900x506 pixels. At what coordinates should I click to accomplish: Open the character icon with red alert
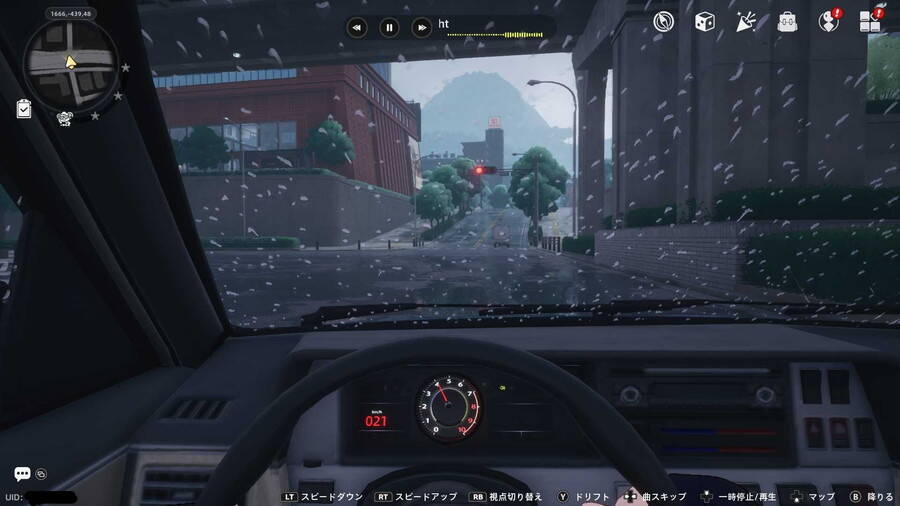pyautogui.click(x=829, y=21)
